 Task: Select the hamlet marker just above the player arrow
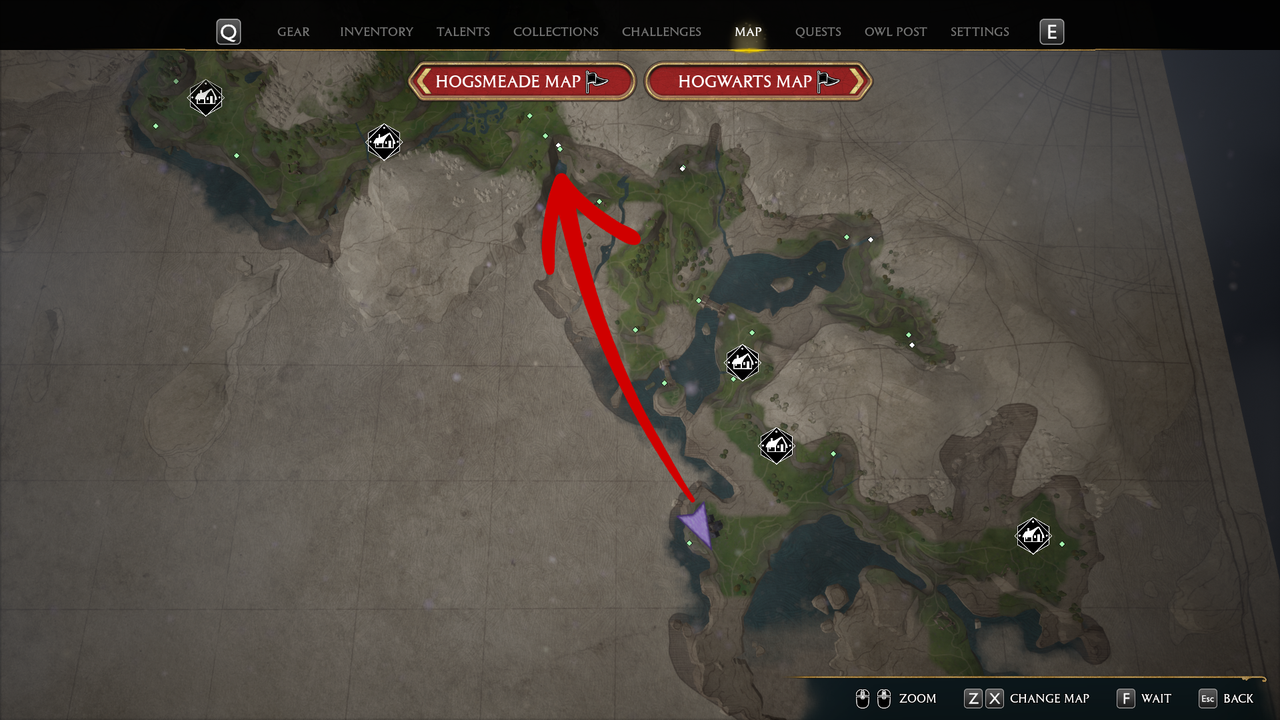pos(777,445)
